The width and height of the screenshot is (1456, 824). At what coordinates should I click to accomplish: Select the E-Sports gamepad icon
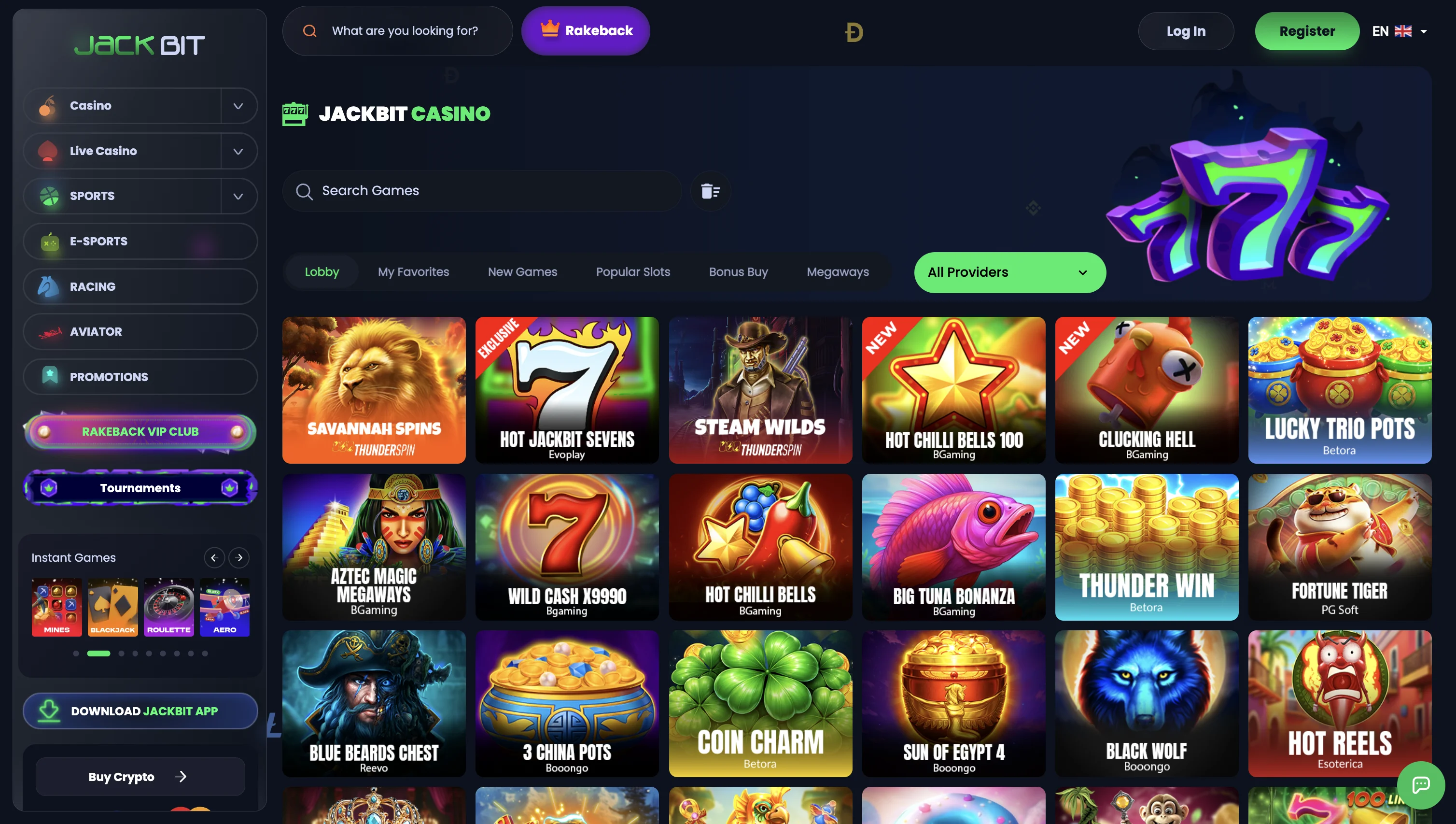pos(49,241)
